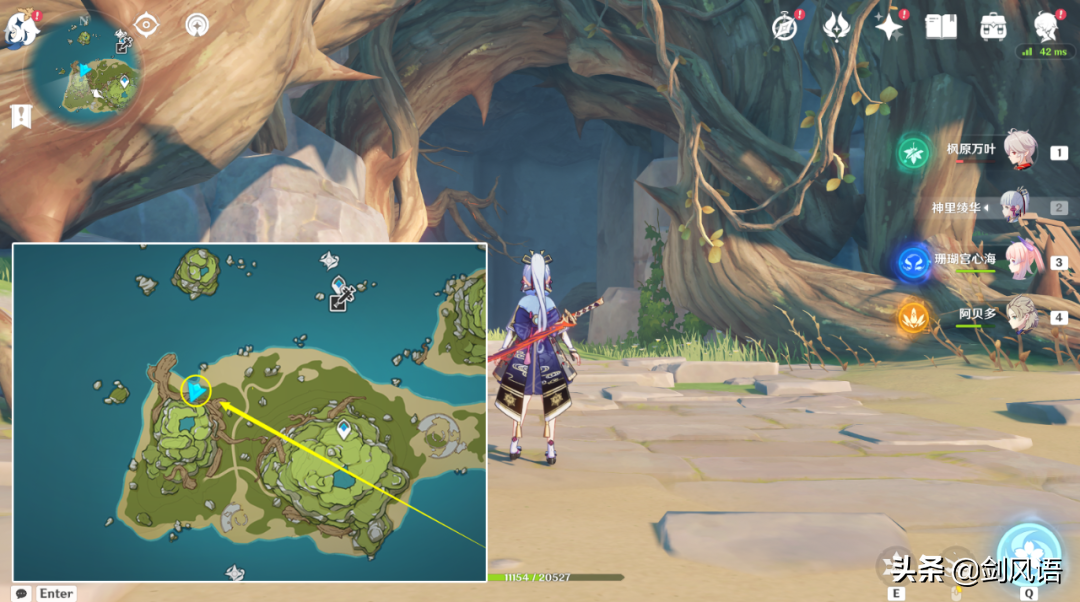The width and height of the screenshot is (1080, 602).
Task: Open the inventory backpack
Action: tap(993, 27)
